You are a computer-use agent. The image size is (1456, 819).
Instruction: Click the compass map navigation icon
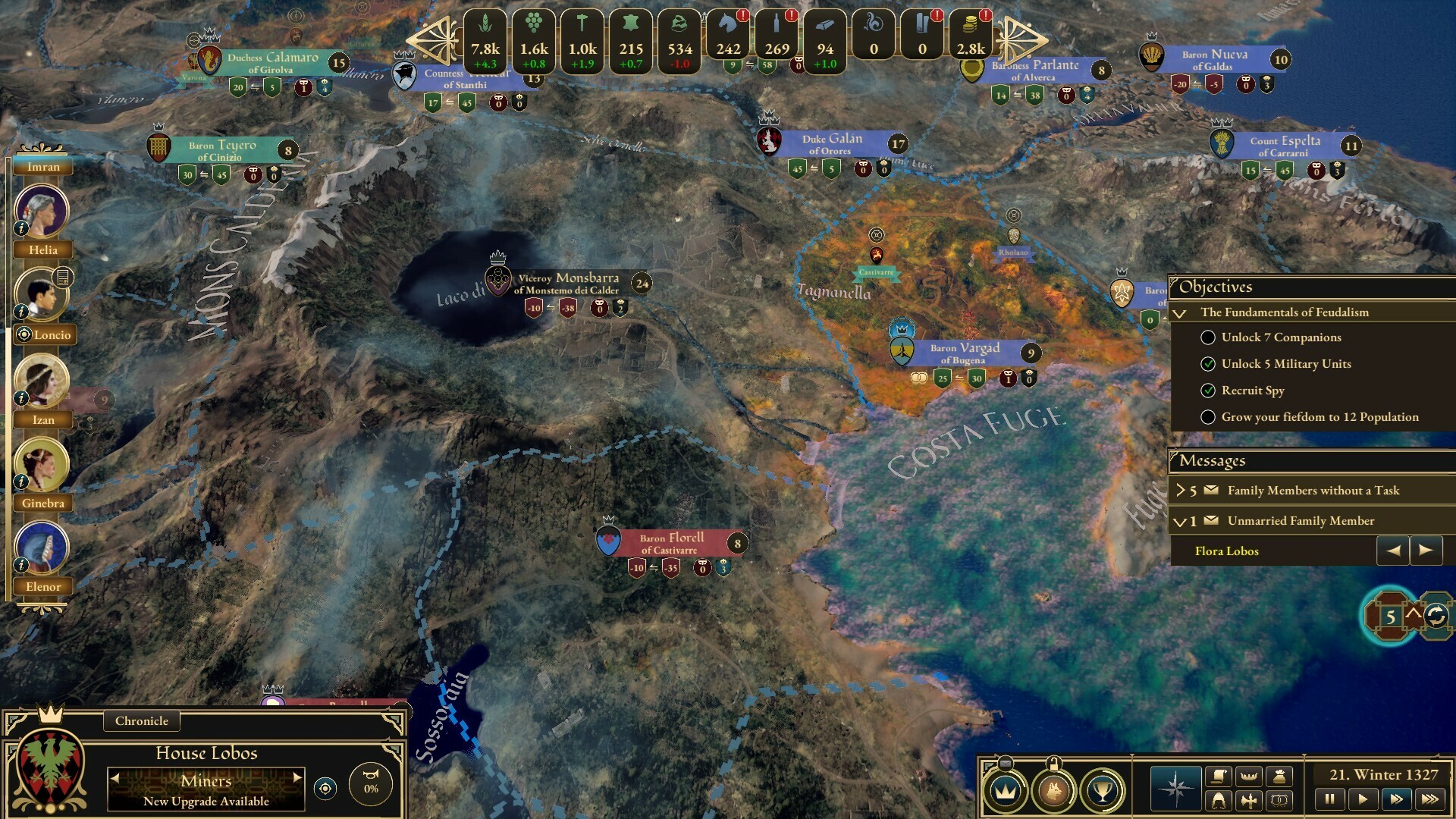click(1175, 789)
